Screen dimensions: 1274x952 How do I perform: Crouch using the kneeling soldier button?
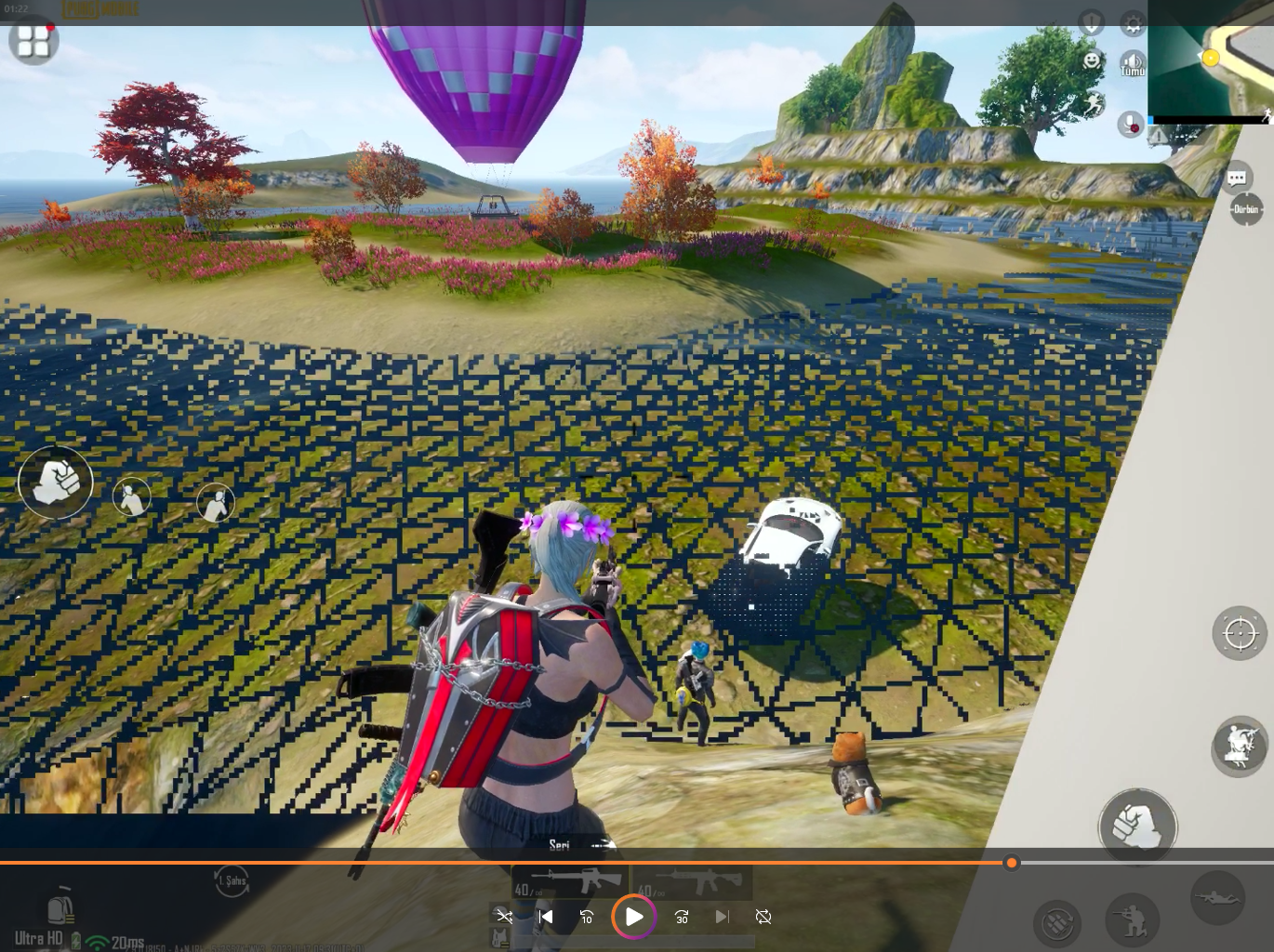(x=1132, y=919)
